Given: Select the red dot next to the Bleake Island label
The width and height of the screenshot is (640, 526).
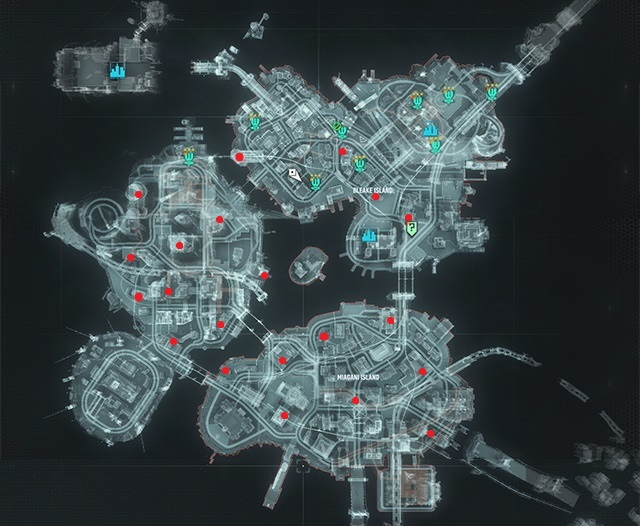Looking at the screenshot, I should click(x=375, y=197).
